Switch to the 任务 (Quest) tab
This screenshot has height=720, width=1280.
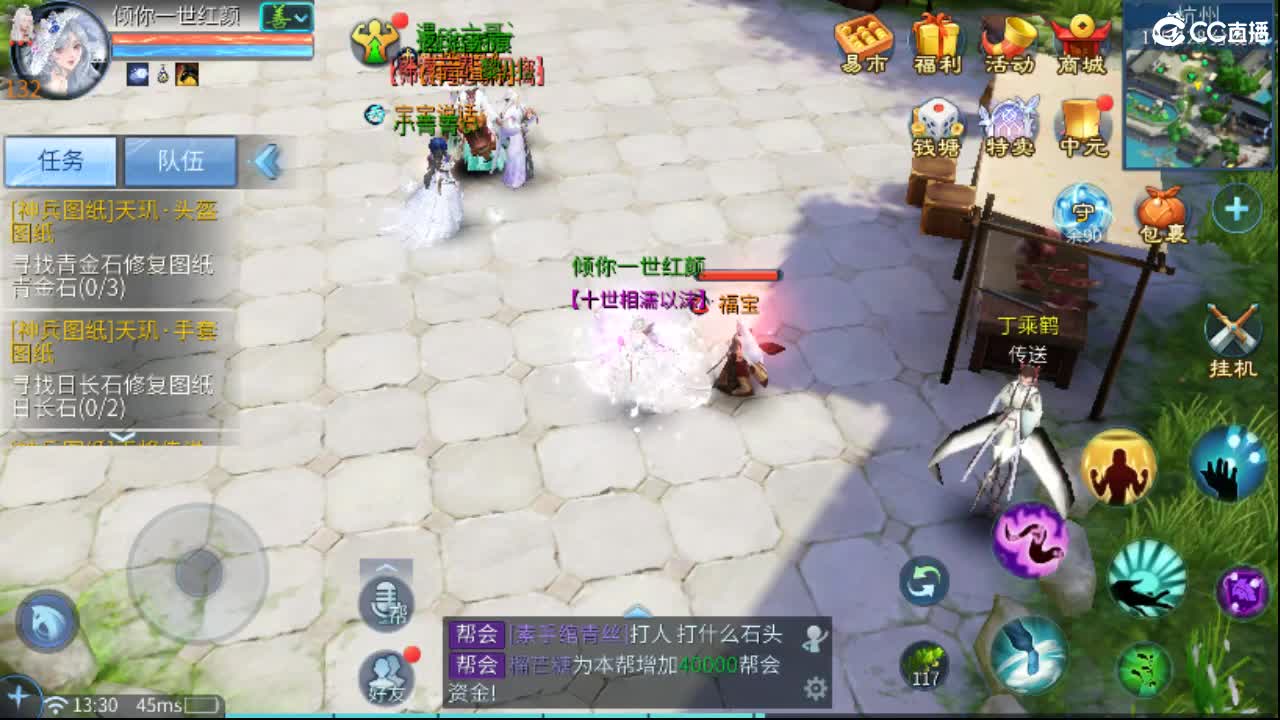(x=62, y=161)
